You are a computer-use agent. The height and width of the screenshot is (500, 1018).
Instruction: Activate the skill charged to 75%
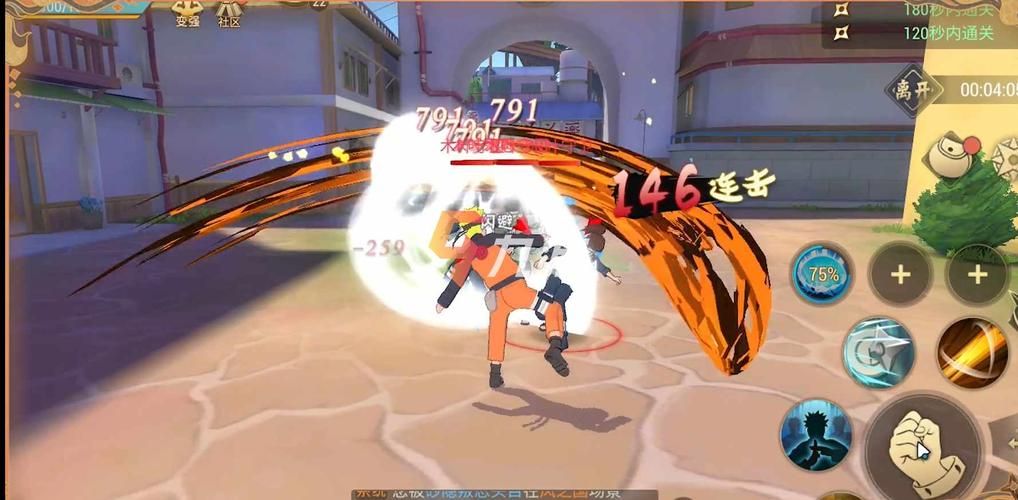click(x=822, y=274)
